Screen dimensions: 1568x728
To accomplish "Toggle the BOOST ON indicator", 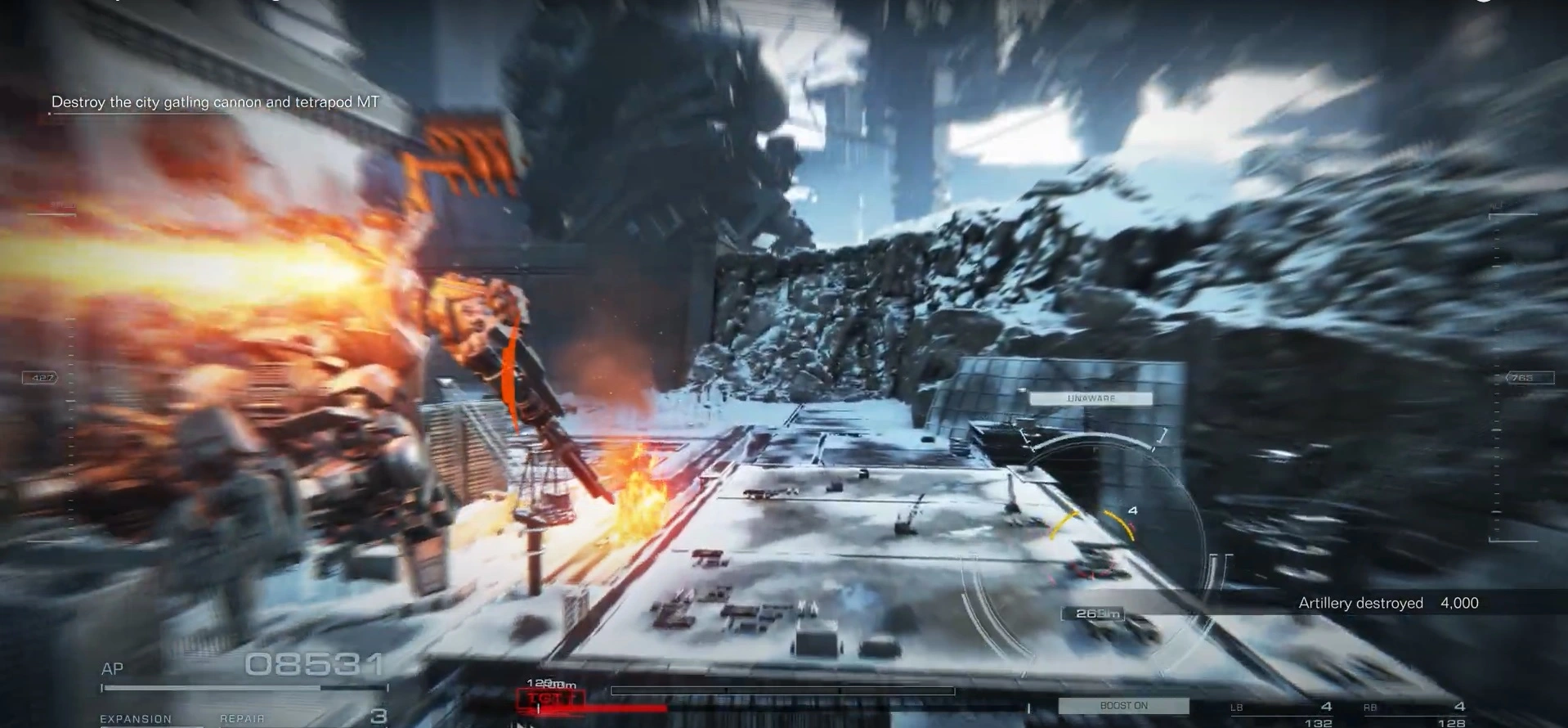I will (x=1123, y=705).
